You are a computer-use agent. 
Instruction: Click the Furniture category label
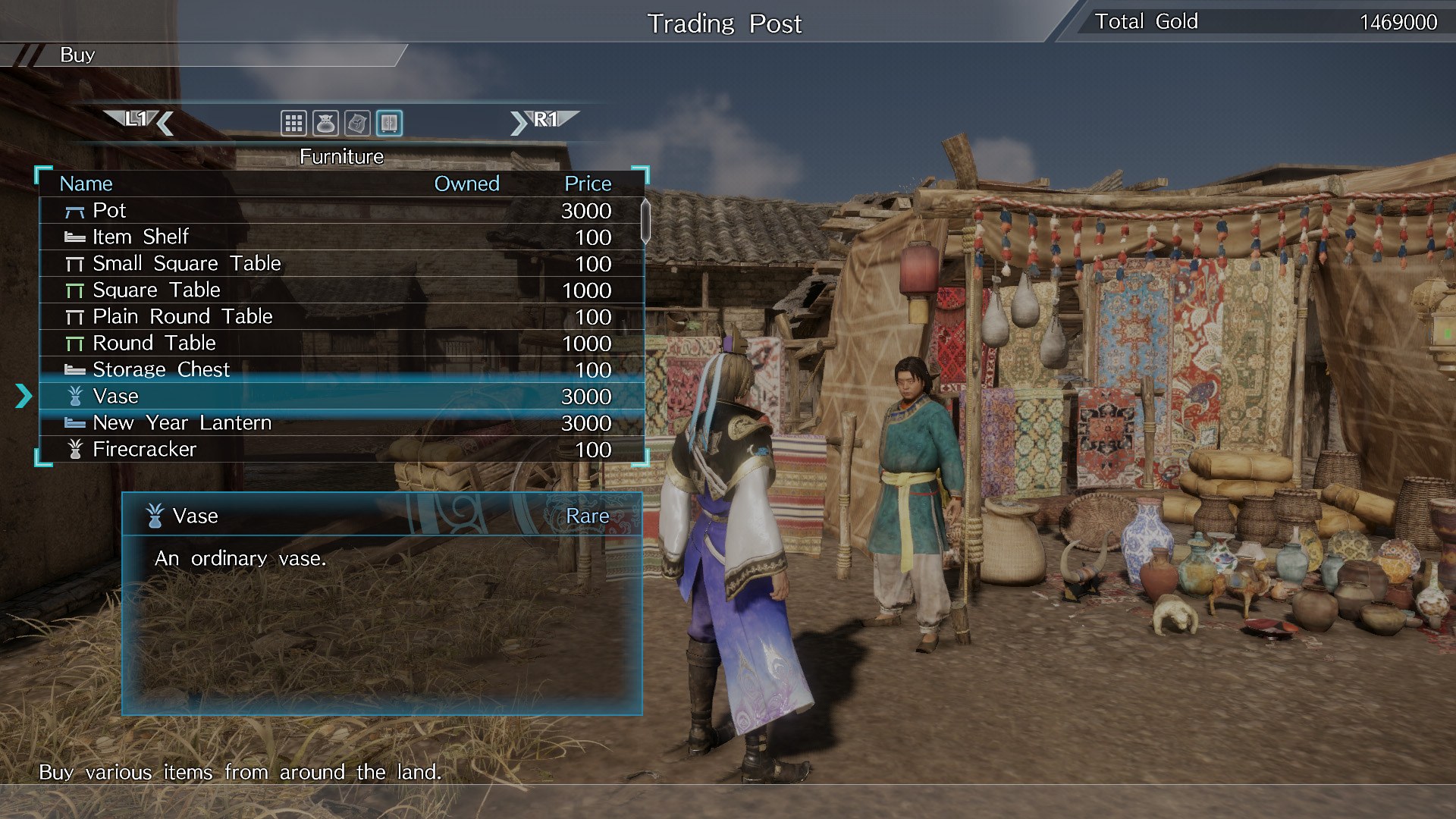pyautogui.click(x=341, y=156)
